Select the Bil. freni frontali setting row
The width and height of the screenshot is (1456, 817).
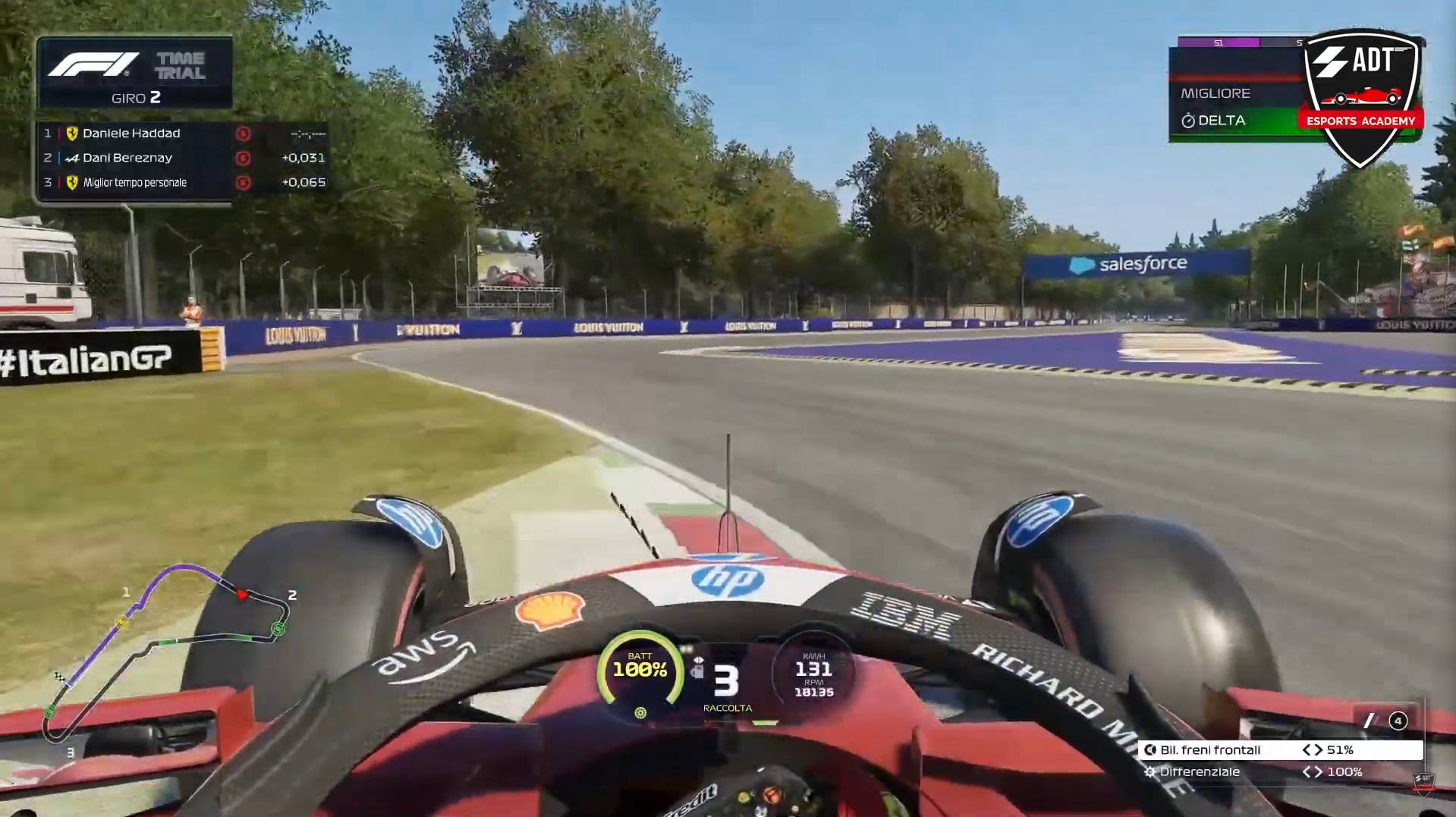(1281, 749)
